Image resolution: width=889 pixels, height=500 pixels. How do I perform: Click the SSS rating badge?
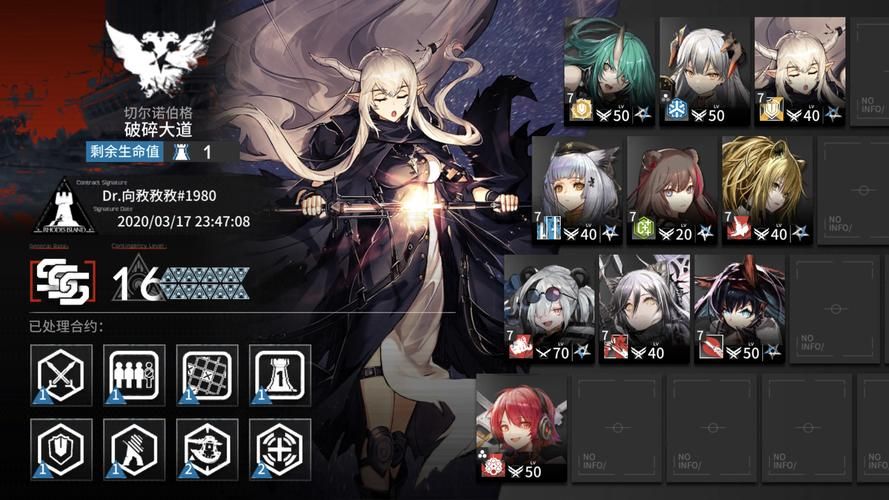point(61,282)
